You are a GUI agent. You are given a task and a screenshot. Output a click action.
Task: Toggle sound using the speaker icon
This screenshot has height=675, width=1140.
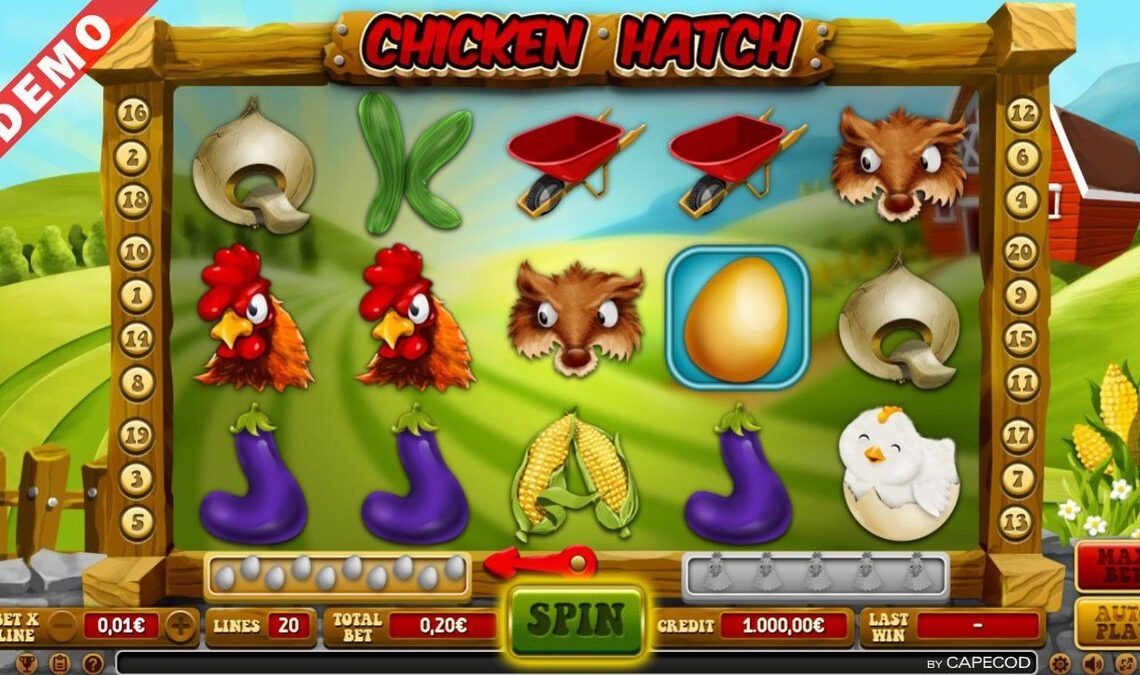pyautogui.click(x=1093, y=663)
